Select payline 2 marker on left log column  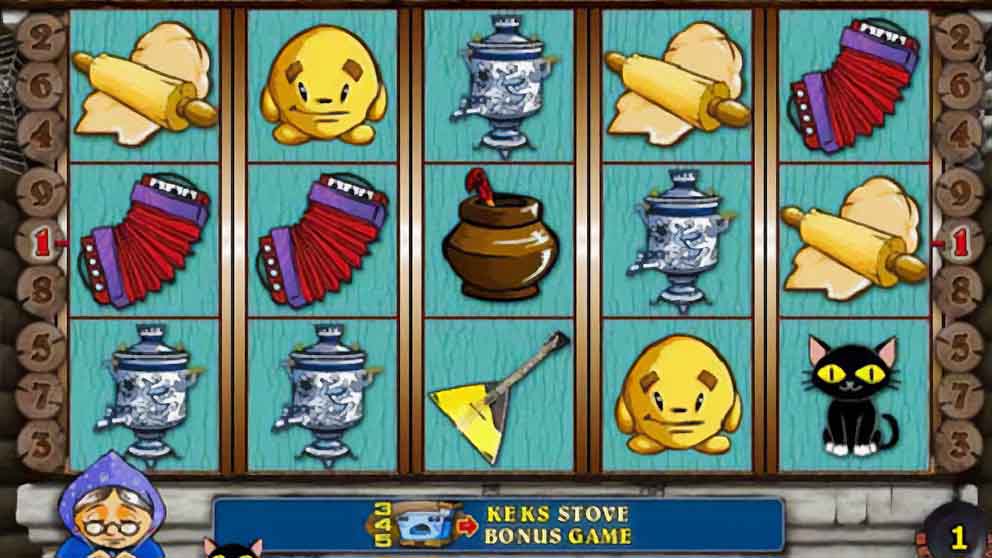(x=41, y=40)
